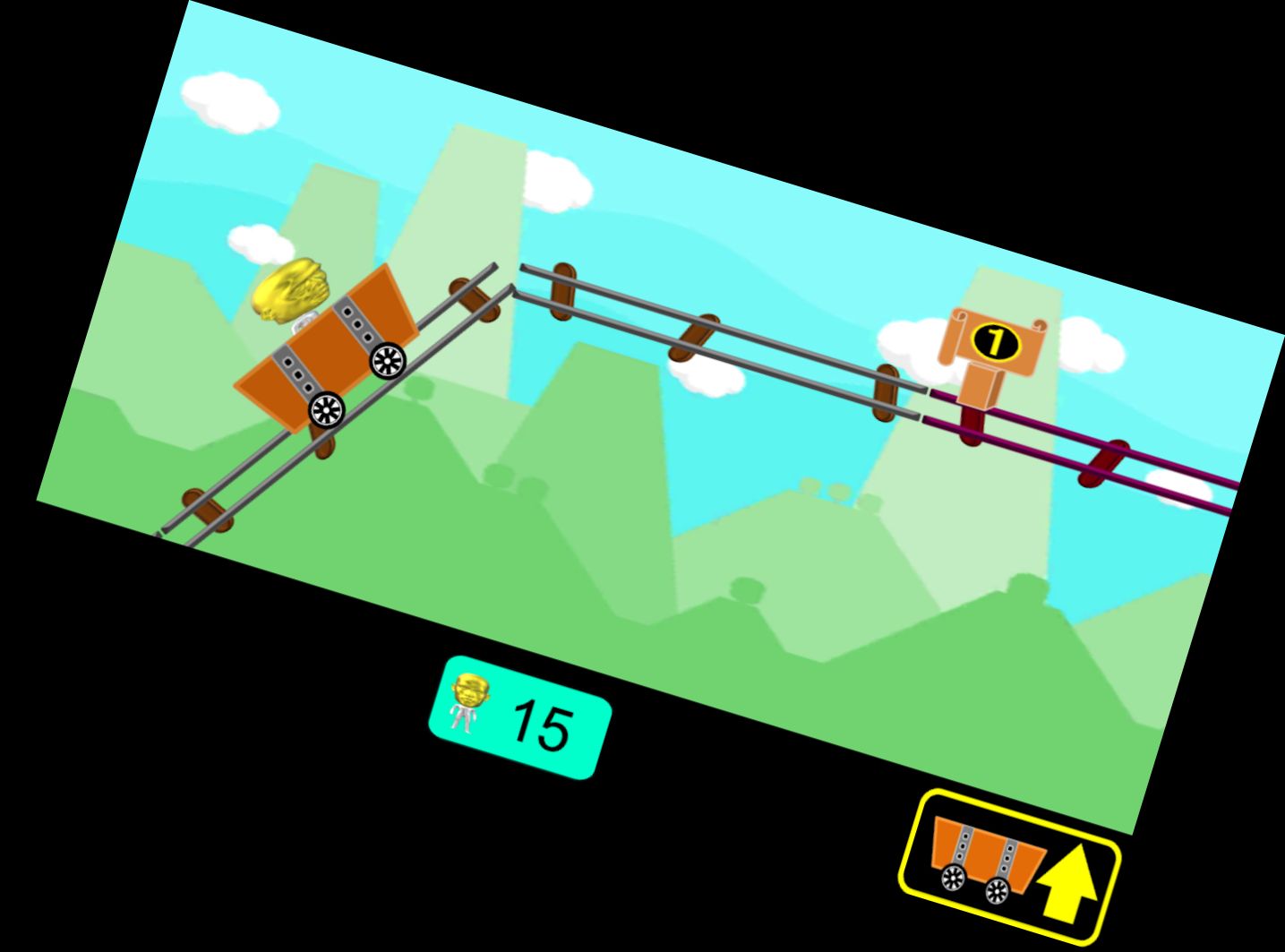Screen dimensions: 1285x952
Task: Click the front wheel of the climbing mine cart
Action: point(387,362)
